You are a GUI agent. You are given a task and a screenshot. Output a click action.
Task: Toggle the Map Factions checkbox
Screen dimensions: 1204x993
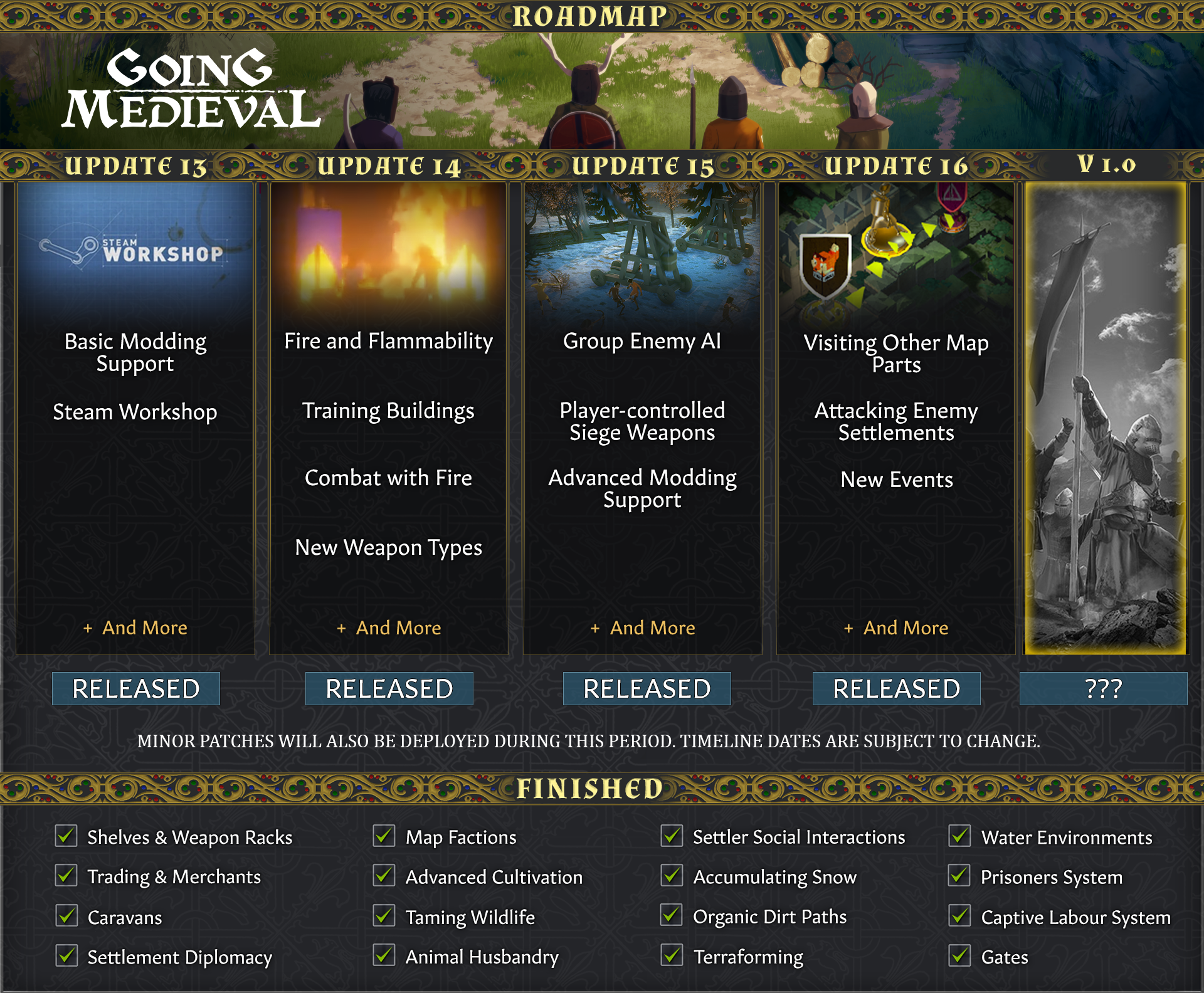384,836
